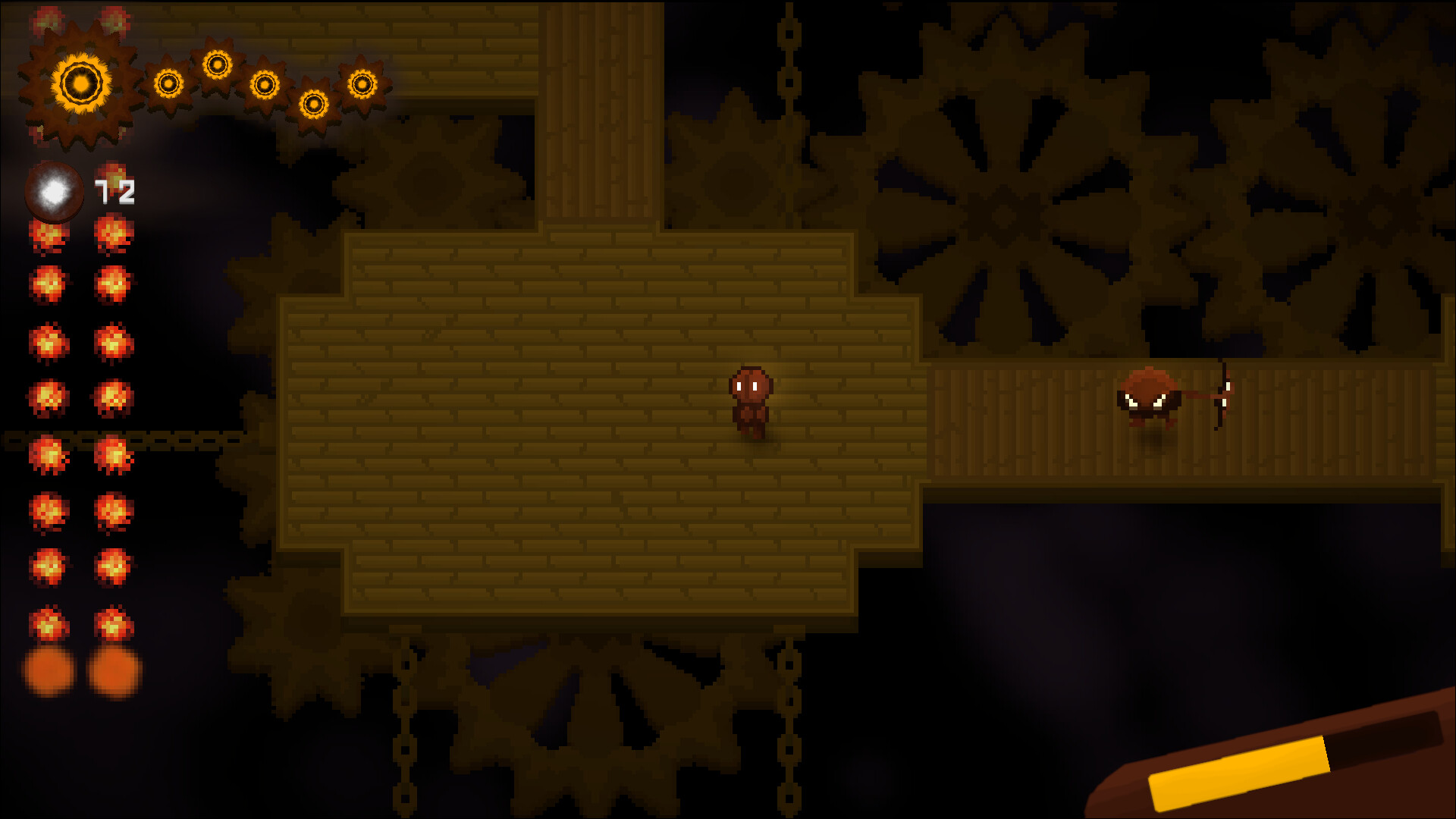Image resolution: width=1456 pixels, height=819 pixels.
Task: Open the glowing gear cluster above the orb counter
Action: [x=80, y=80]
